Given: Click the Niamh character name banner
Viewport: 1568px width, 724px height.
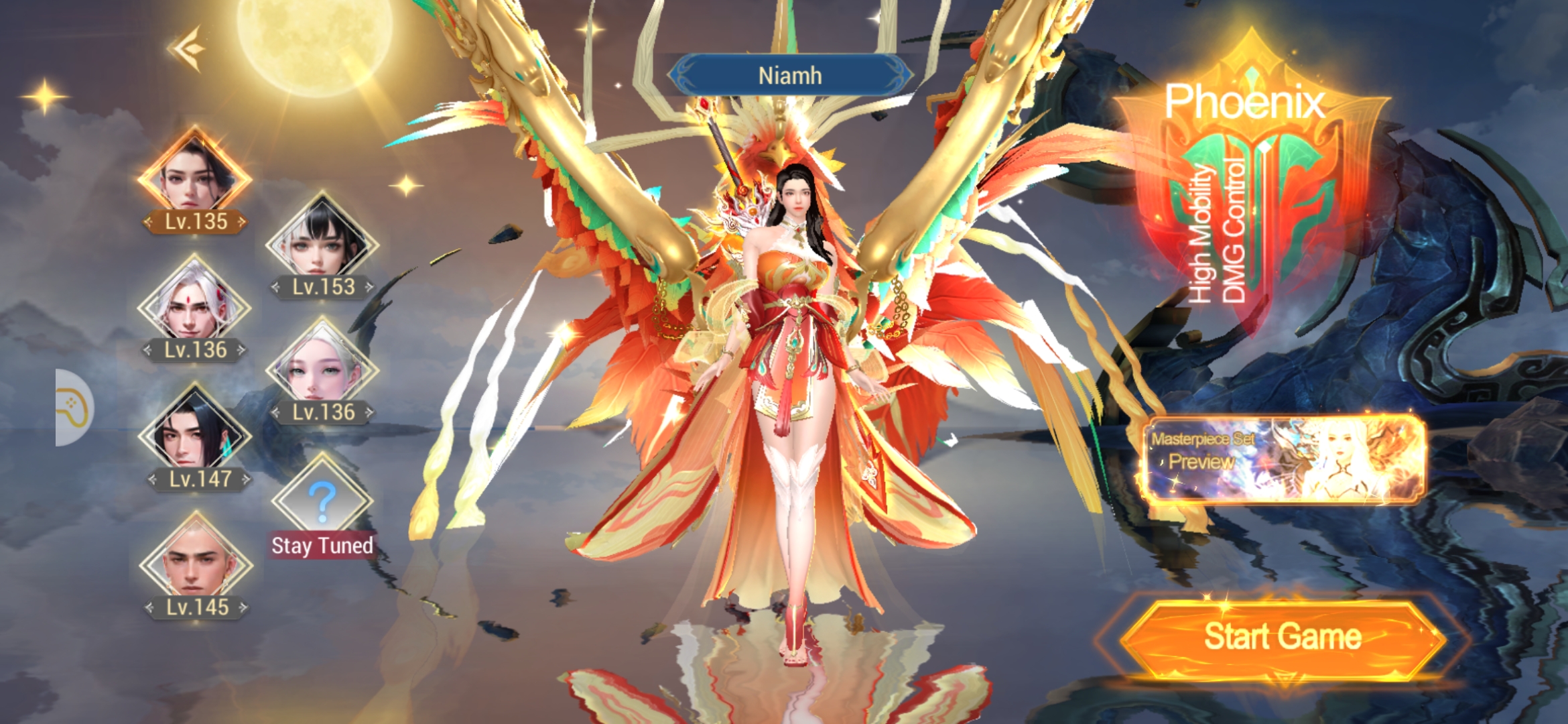Looking at the screenshot, I should point(790,76).
